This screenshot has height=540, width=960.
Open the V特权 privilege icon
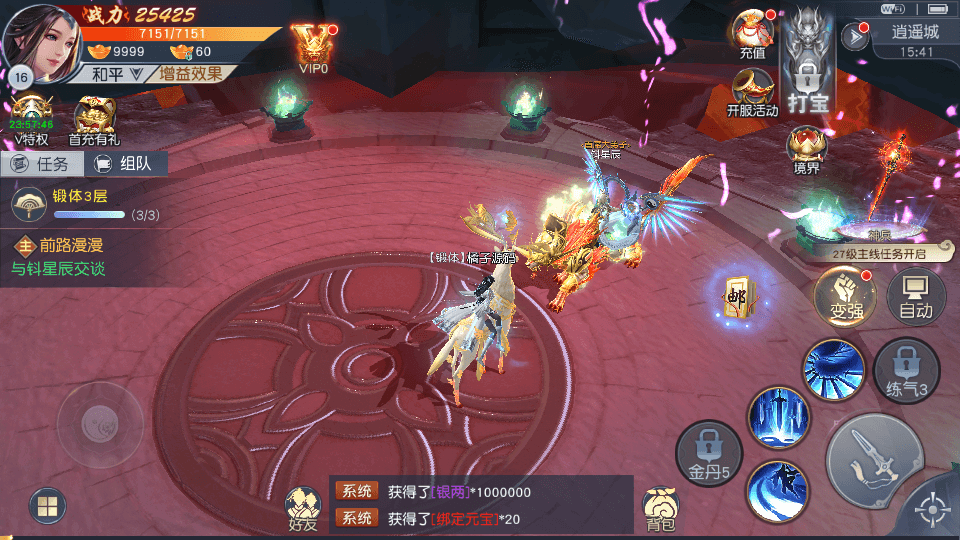(x=31, y=120)
